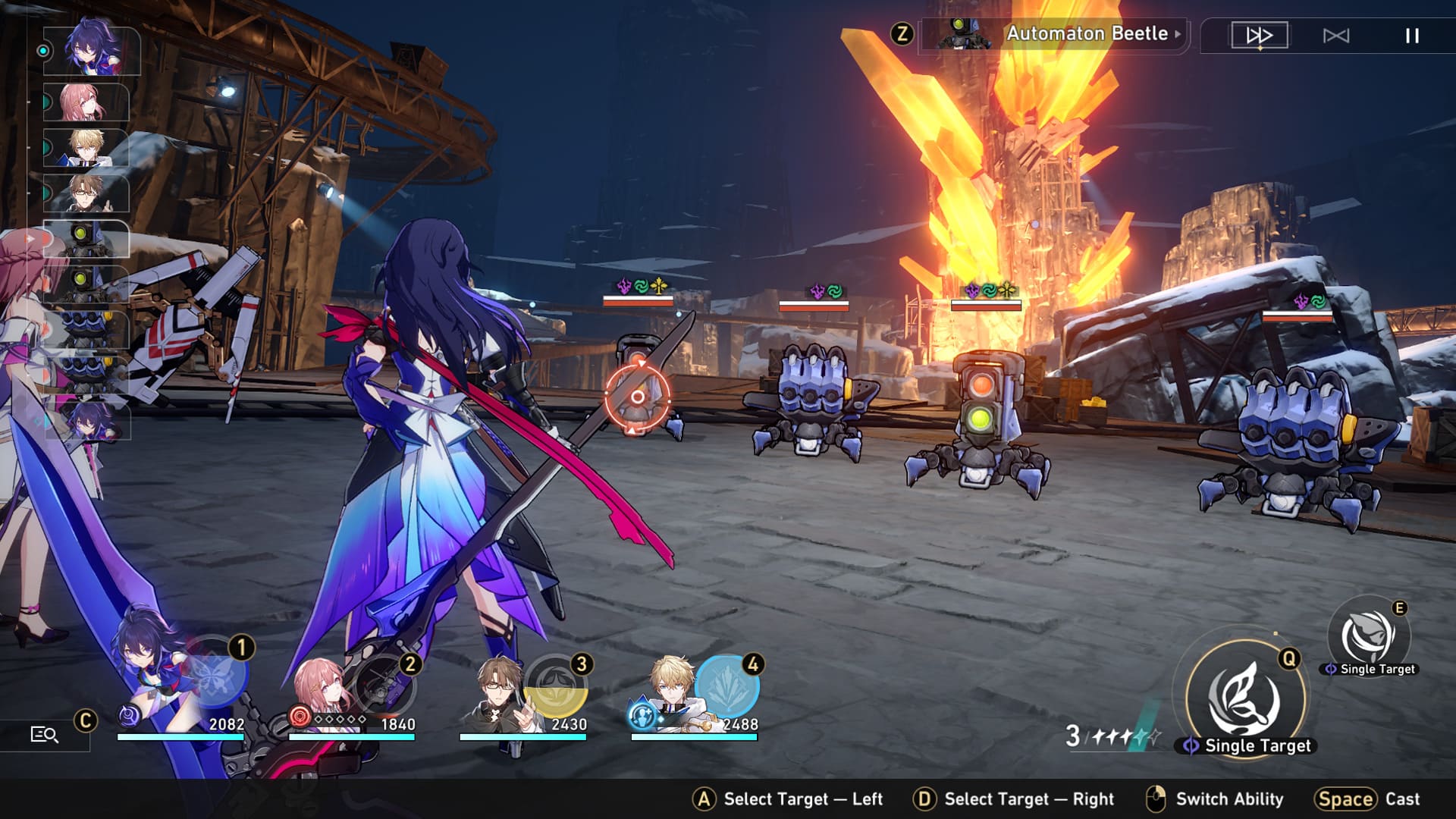Select March 7th in the turn order
This screenshot has width=1456, height=819.
[86, 102]
